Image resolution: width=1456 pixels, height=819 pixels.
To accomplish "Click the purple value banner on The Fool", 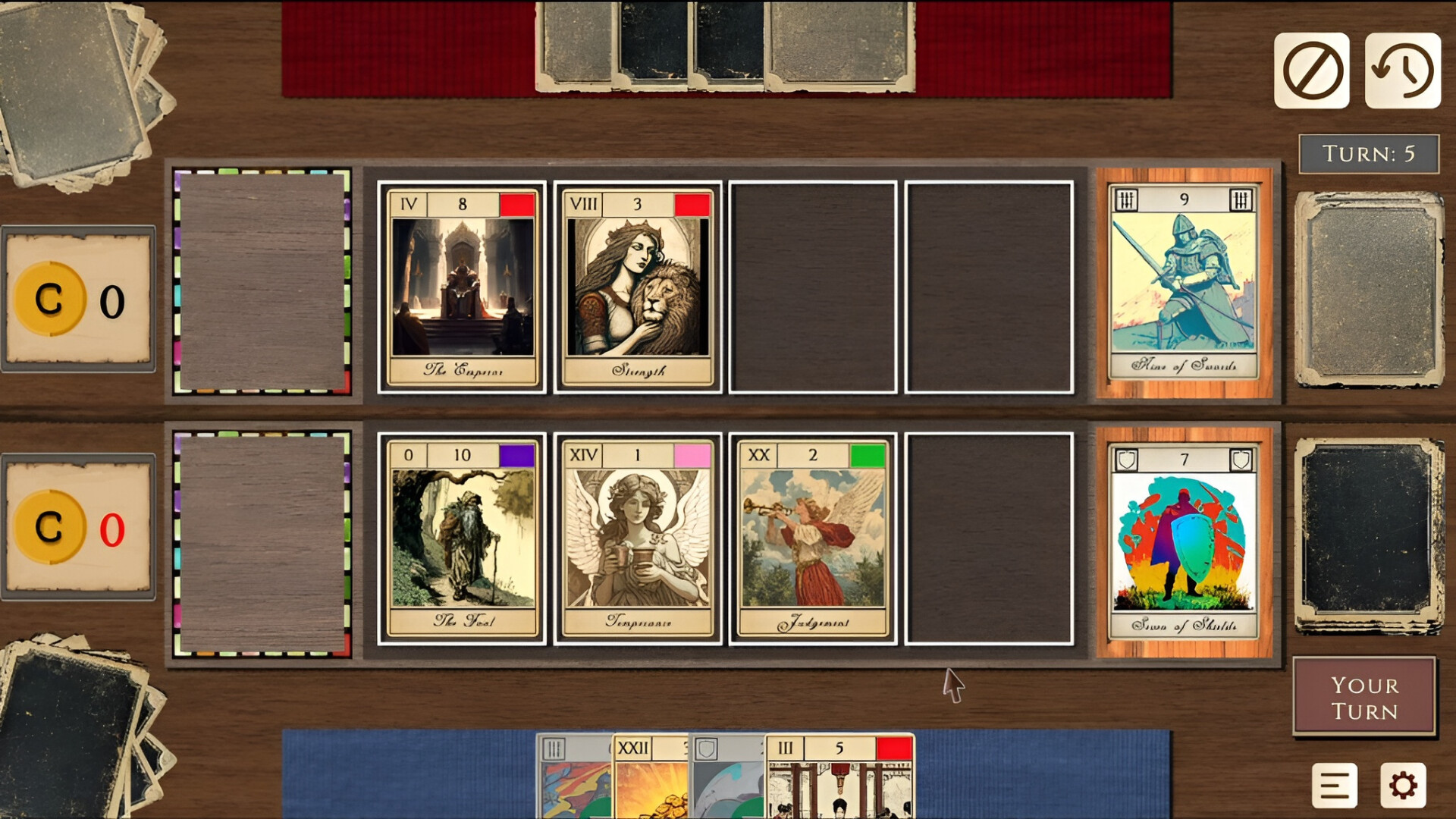I will click(519, 455).
